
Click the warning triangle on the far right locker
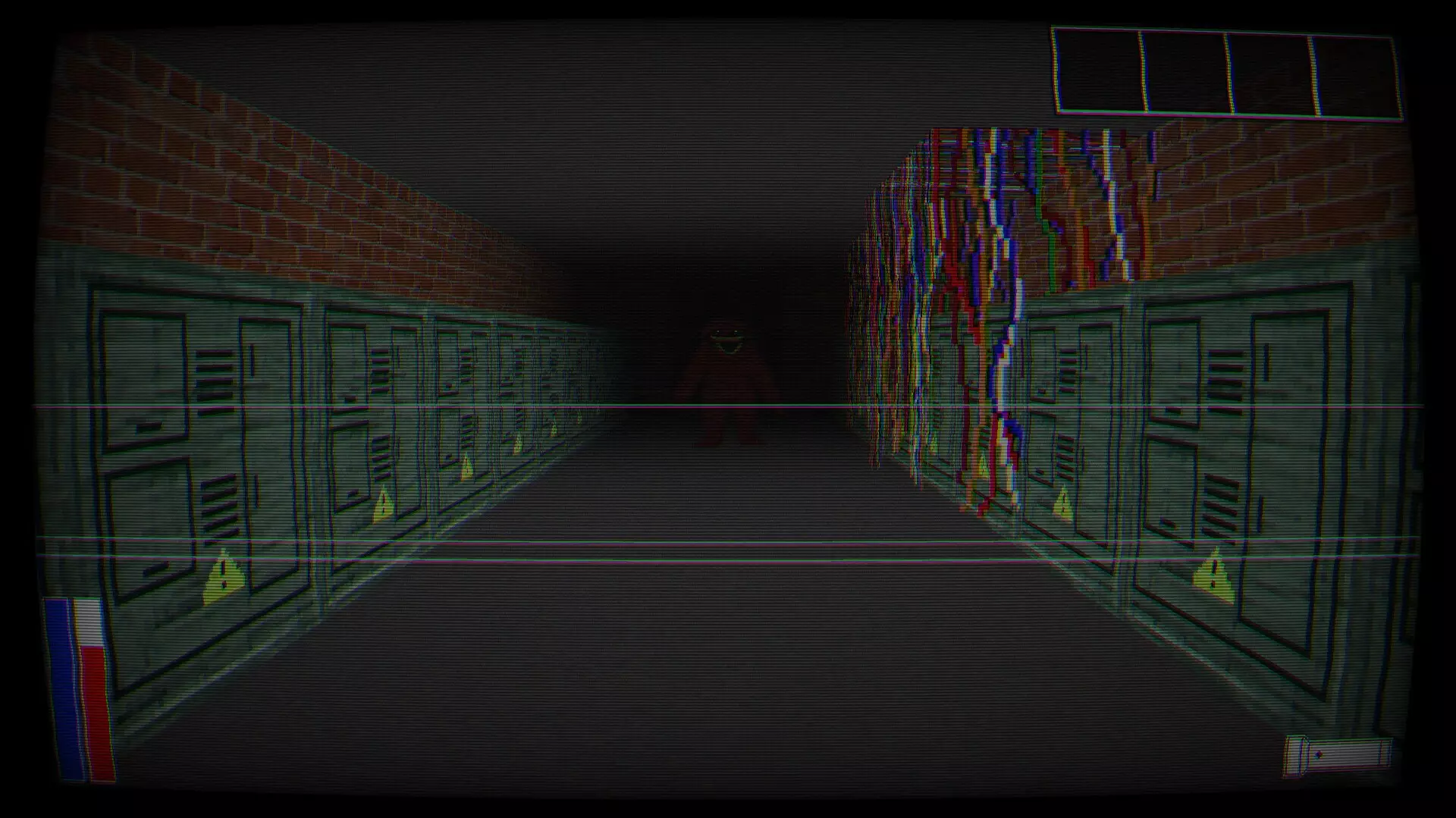pyautogui.click(x=1062, y=503)
